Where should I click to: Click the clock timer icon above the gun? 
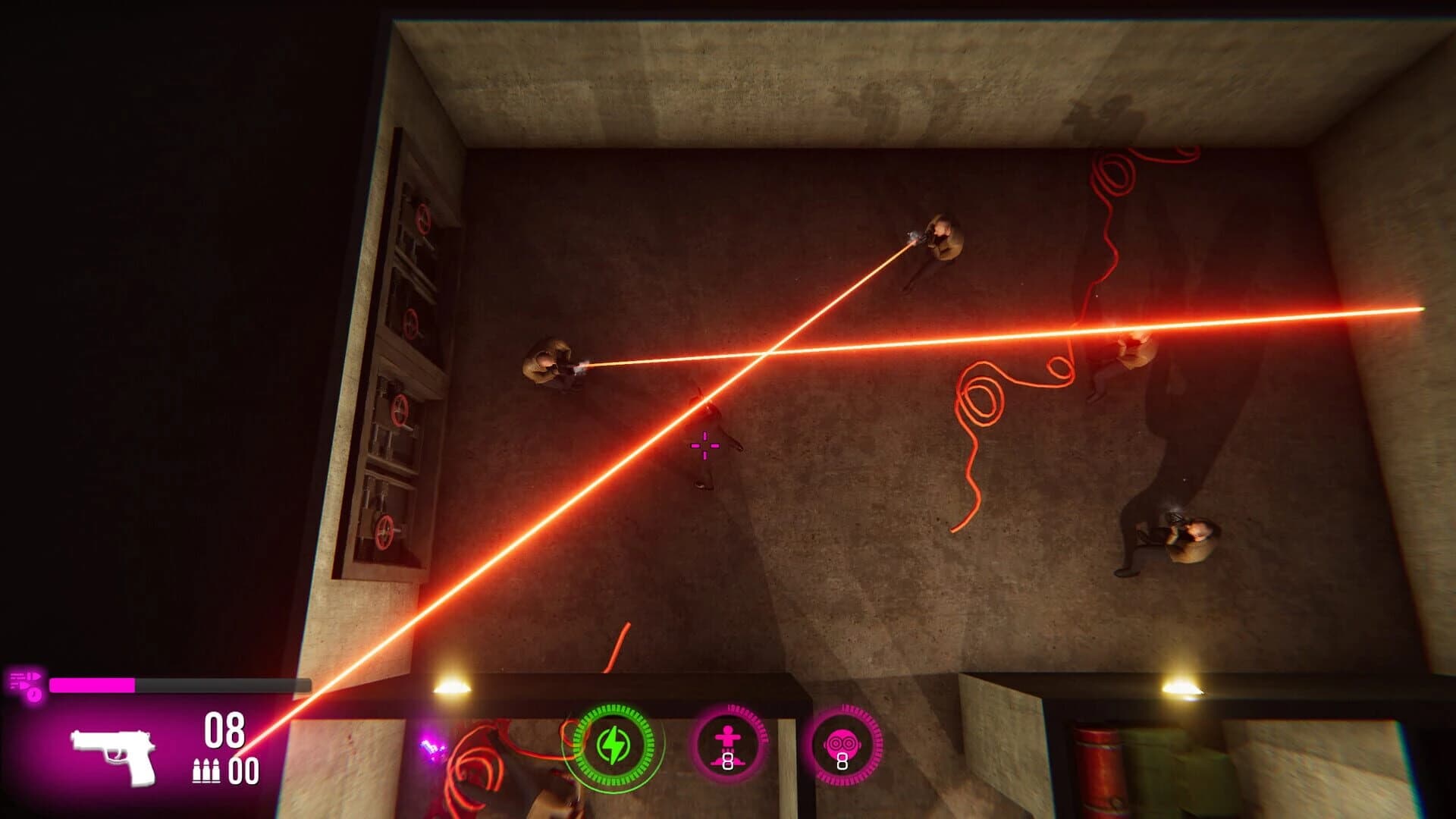pyautogui.click(x=33, y=695)
